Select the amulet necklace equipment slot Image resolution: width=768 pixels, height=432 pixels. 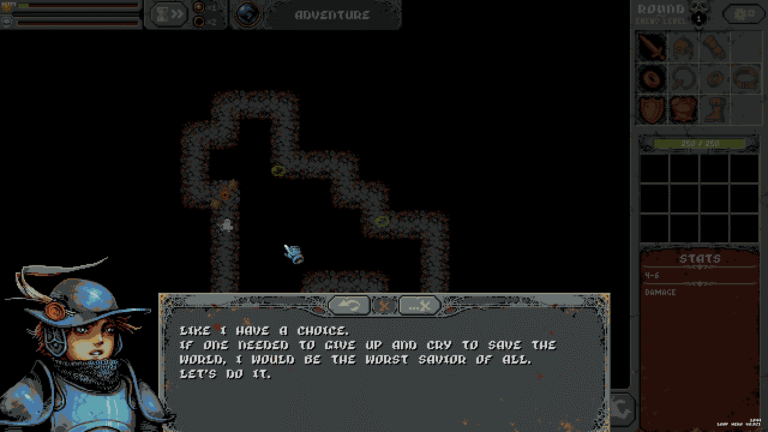tap(683, 78)
